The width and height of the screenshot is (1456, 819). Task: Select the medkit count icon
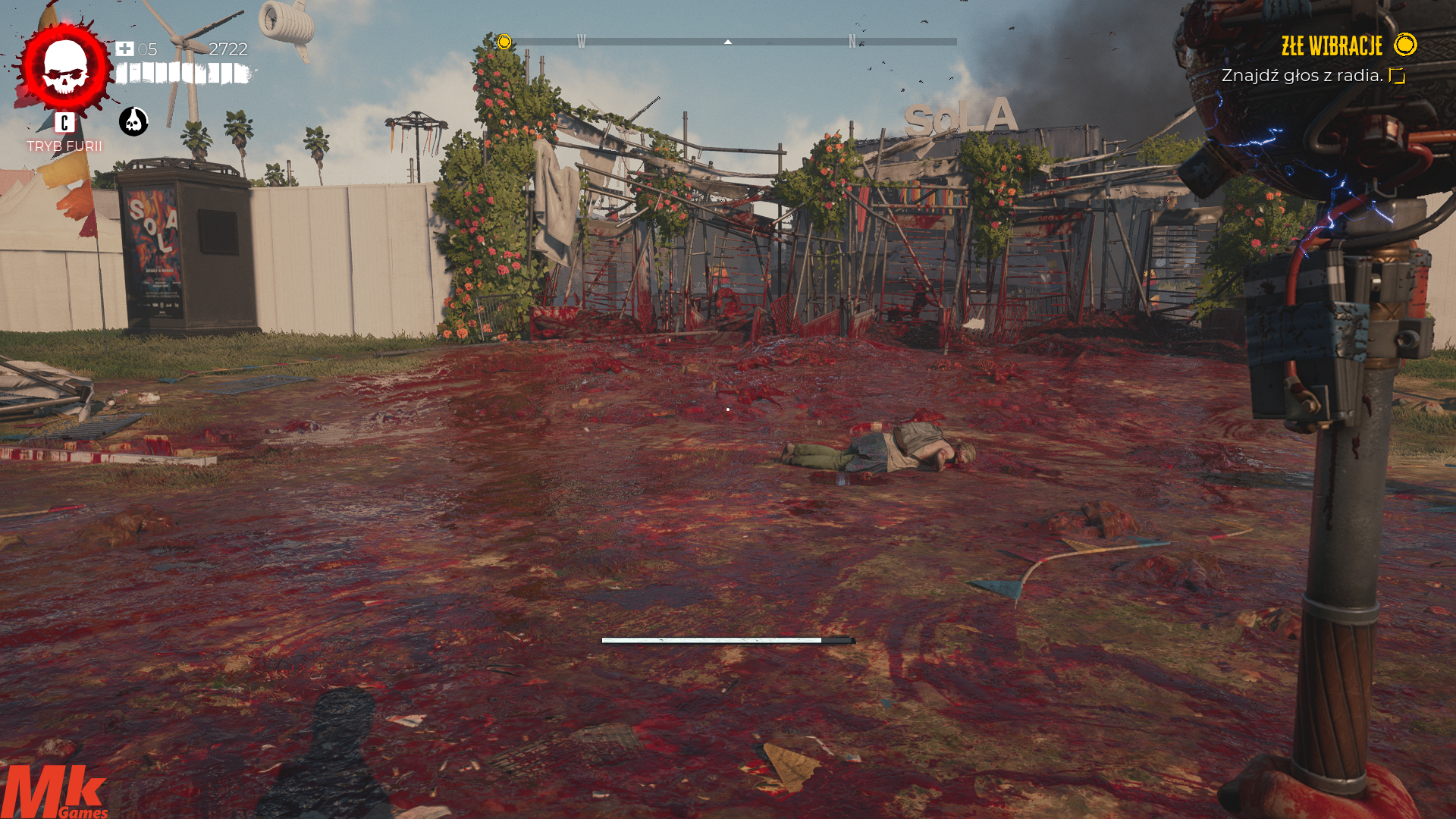point(124,49)
